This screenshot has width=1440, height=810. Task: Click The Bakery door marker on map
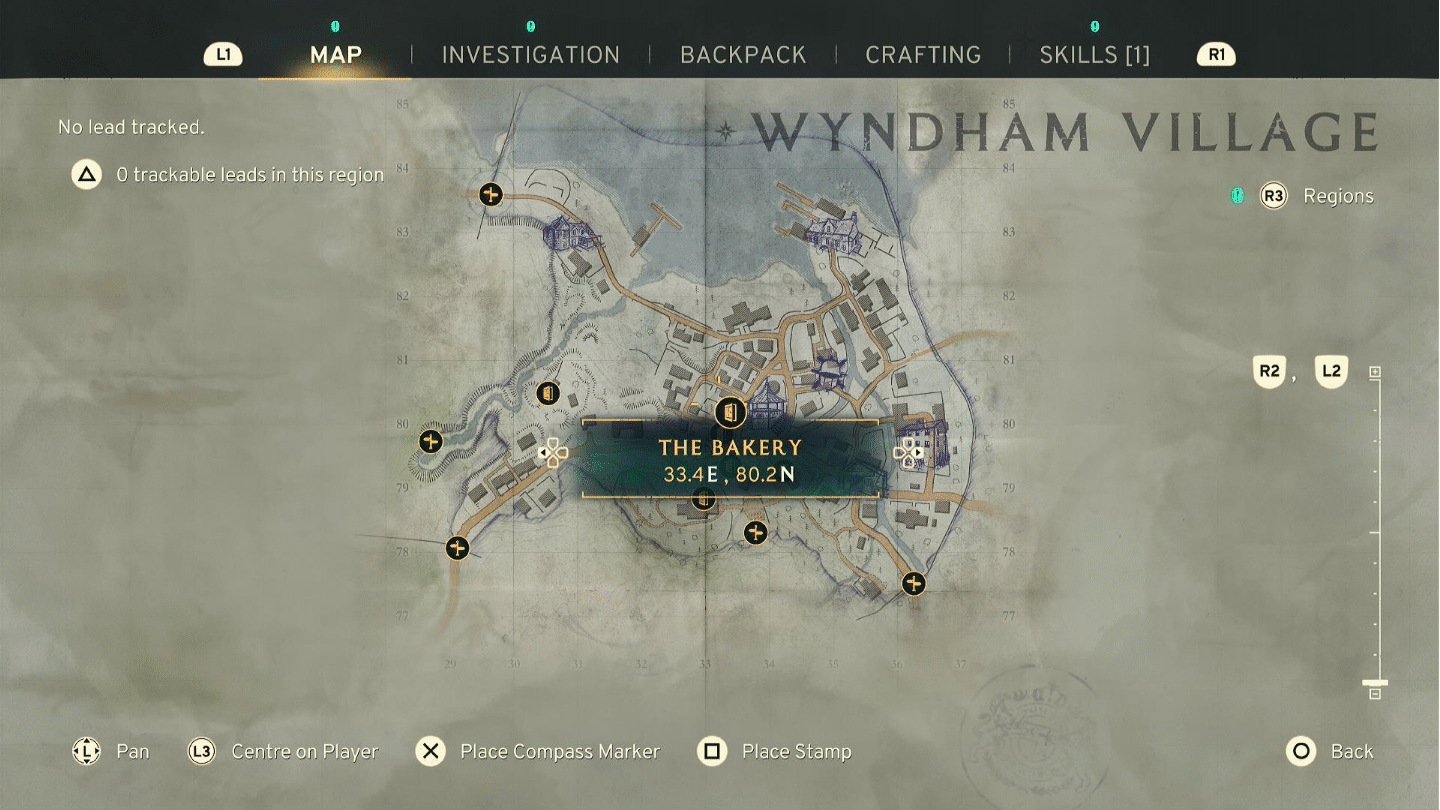[x=731, y=412]
